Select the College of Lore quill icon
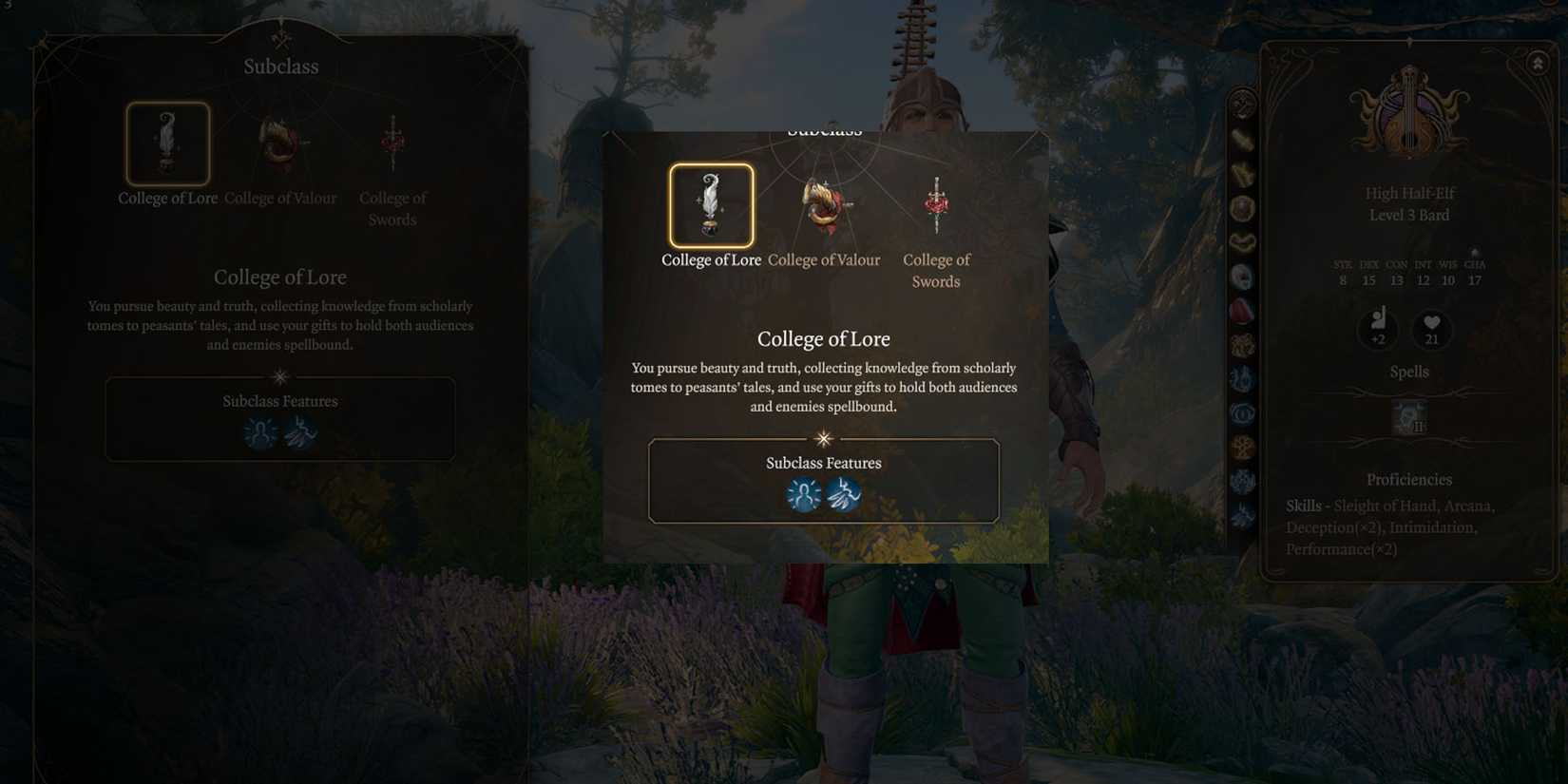The width and height of the screenshot is (1568, 784). tap(710, 202)
